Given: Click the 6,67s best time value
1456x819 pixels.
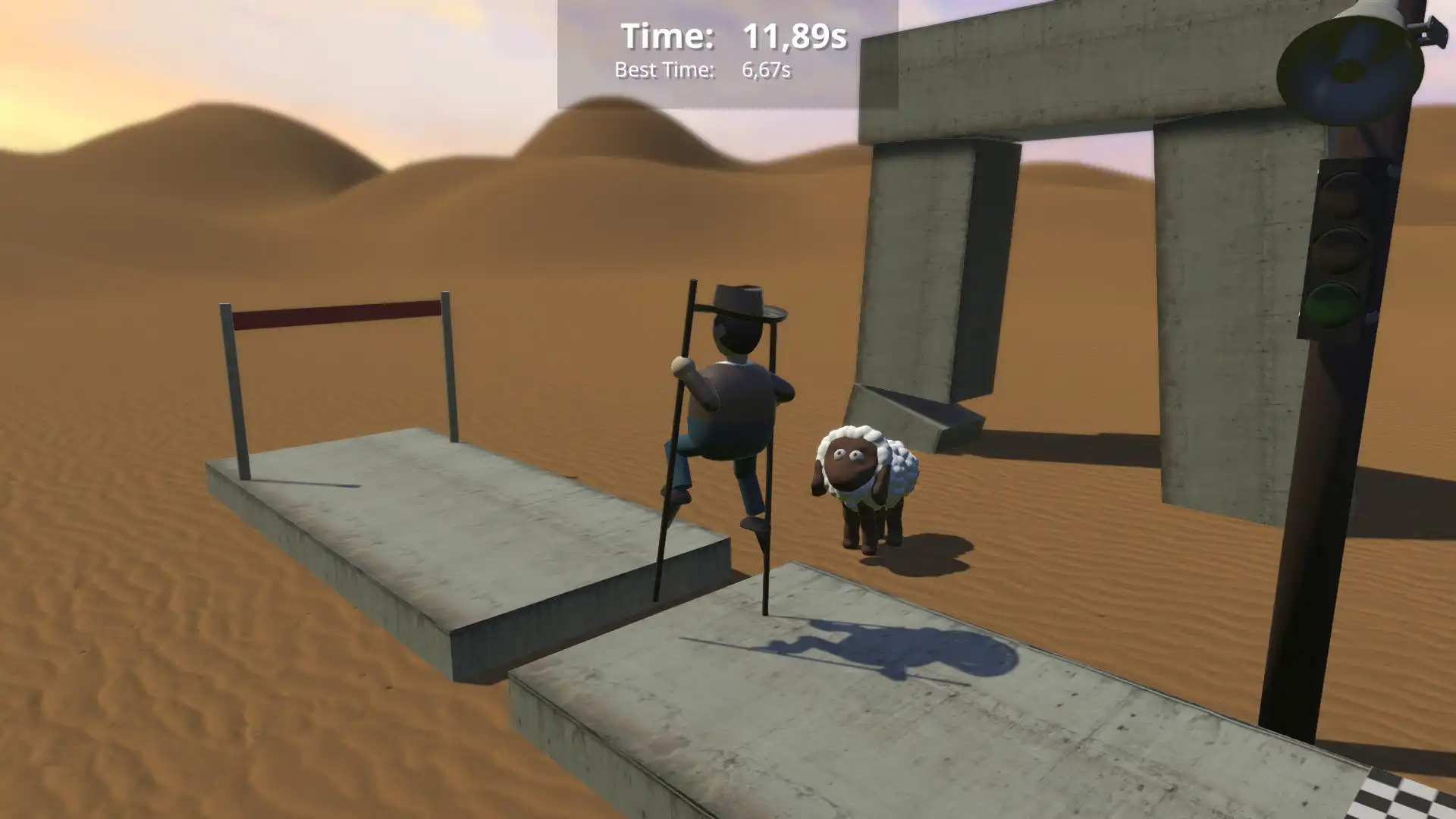Looking at the screenshot, I should 766,71.
